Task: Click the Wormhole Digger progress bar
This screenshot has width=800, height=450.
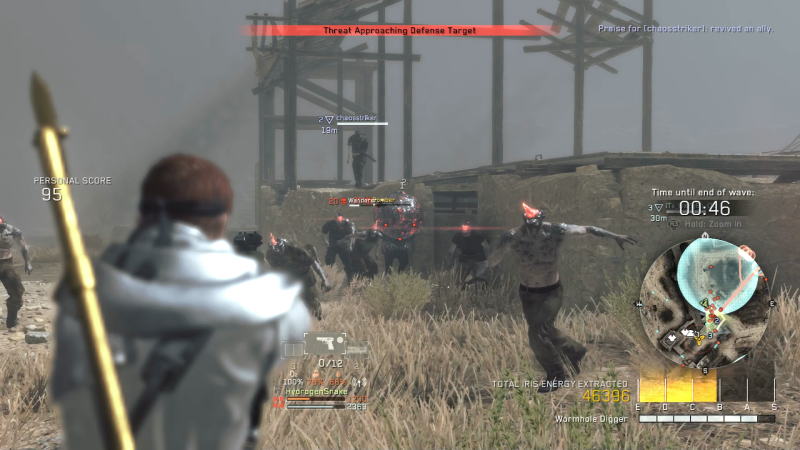Action: pyautogui.click(x=706, y=419)
